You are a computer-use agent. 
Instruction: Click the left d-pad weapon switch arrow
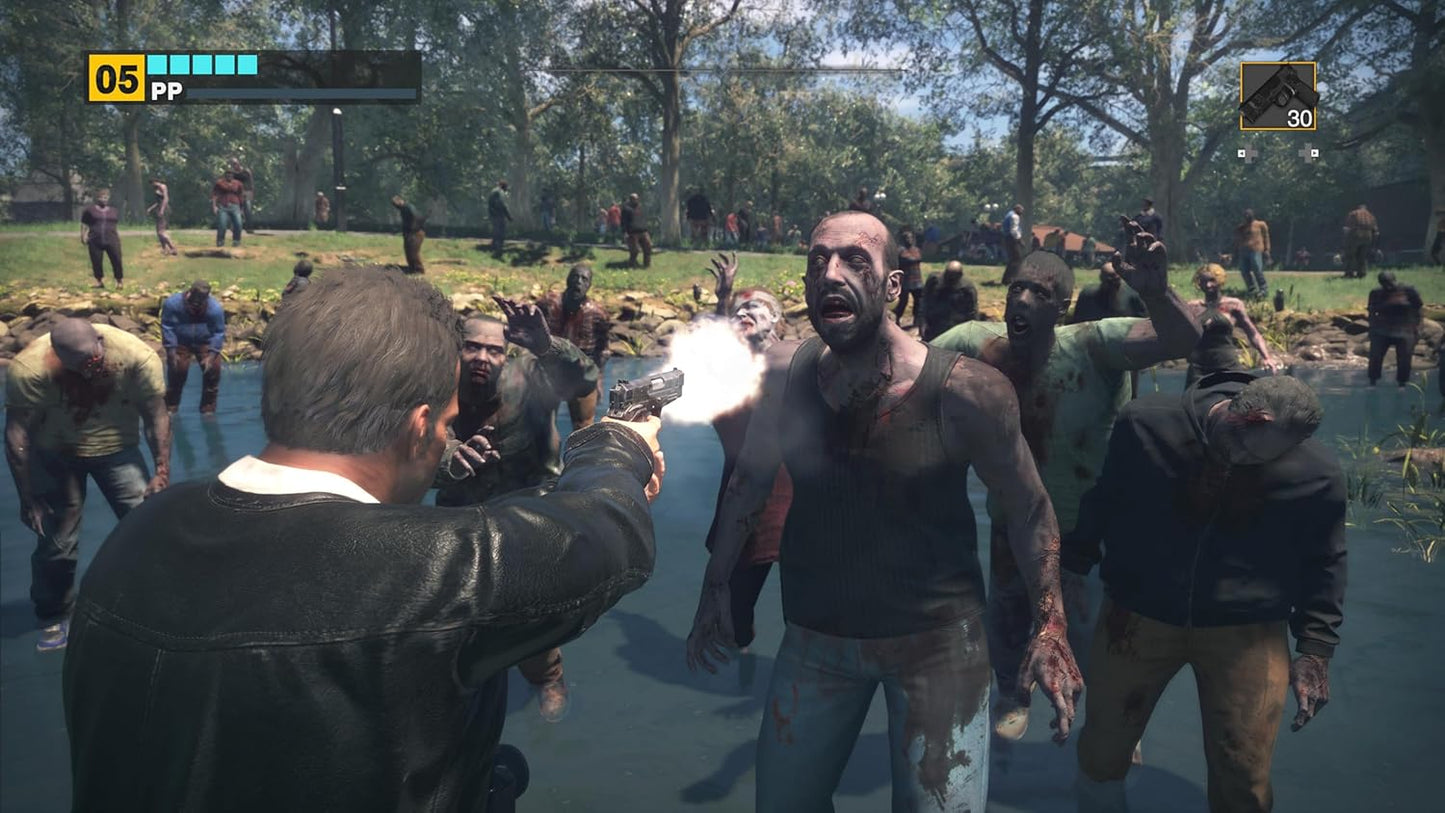click(1241, 153)
